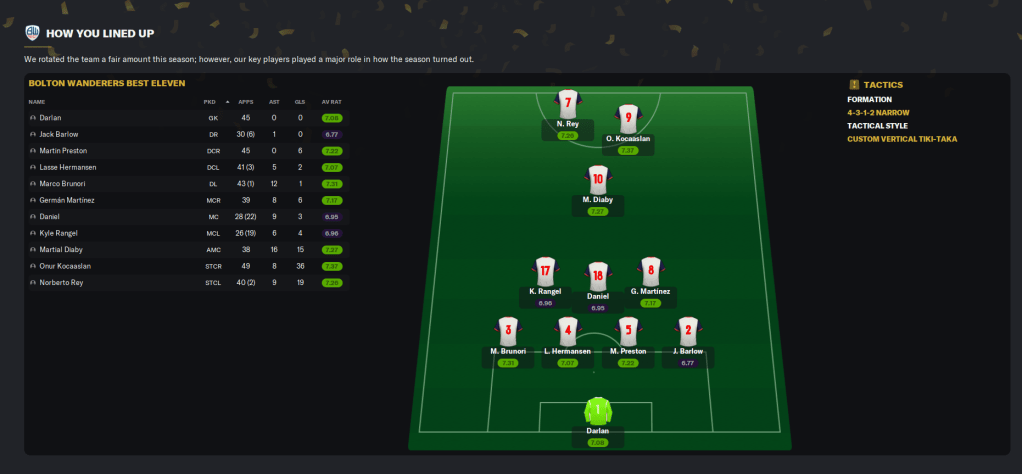1022x474 pixels.
Task: Sort the list by GLS header
Action: pyautogui.click(x=299, y=102)
